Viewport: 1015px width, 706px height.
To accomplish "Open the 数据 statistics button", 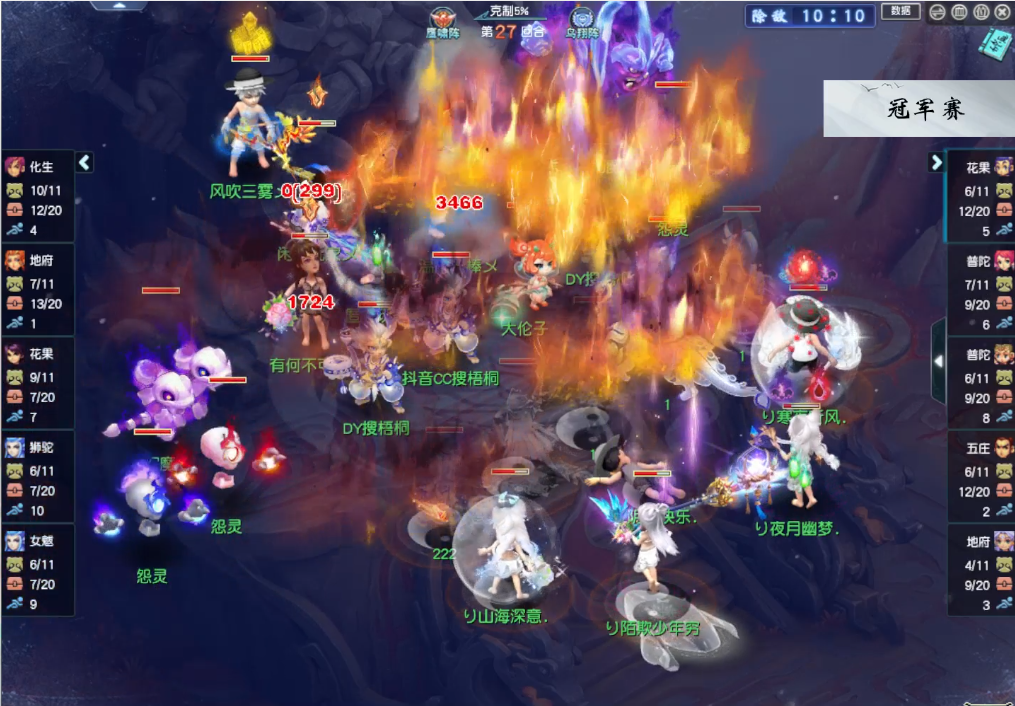I will coord(900,11).
